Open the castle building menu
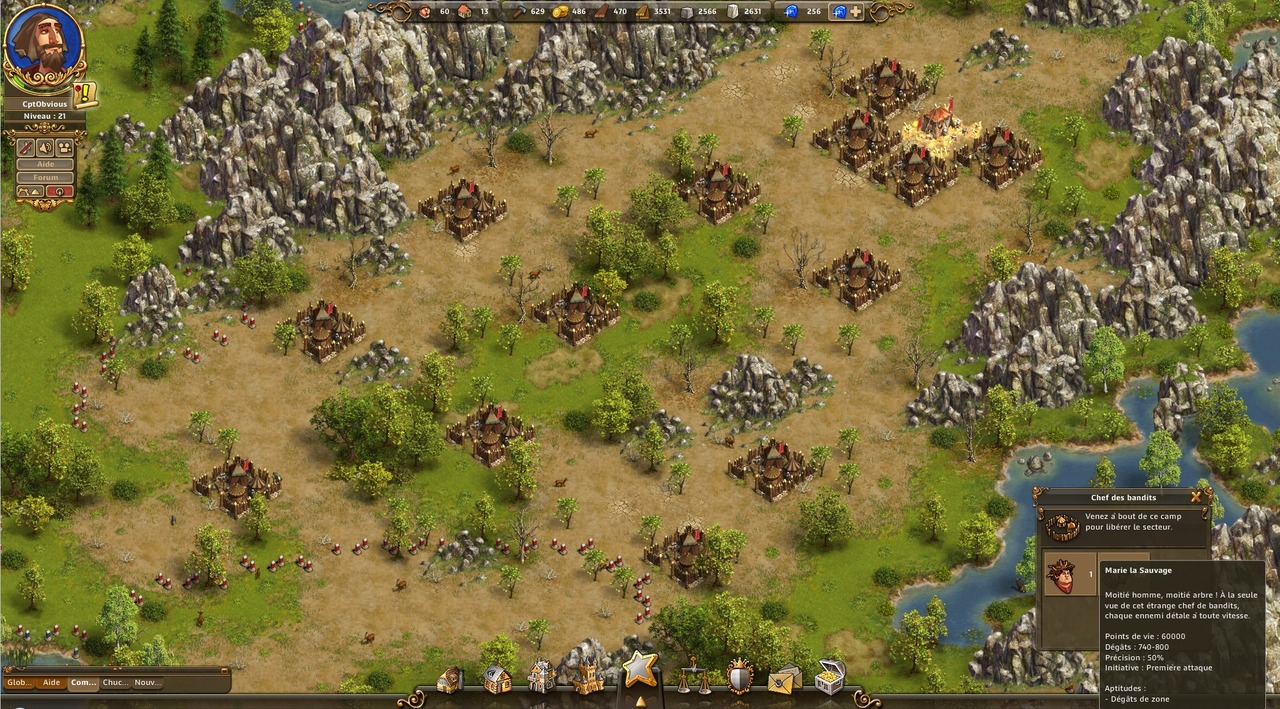Image resolution: width=1280 pixels, height=709 pixels. tap(588, 677)
